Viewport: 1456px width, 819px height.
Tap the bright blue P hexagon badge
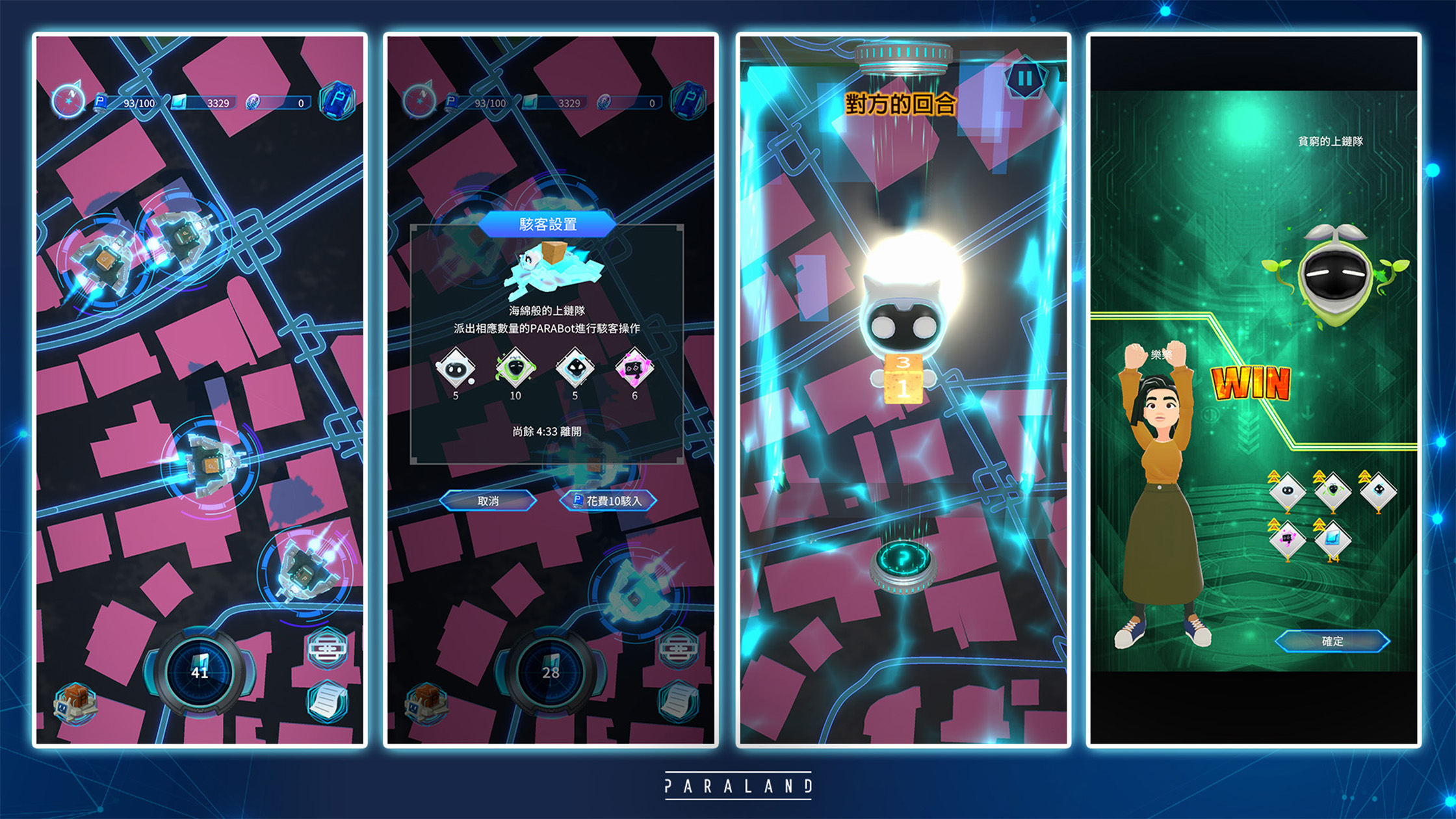click(x=337, y=101)
